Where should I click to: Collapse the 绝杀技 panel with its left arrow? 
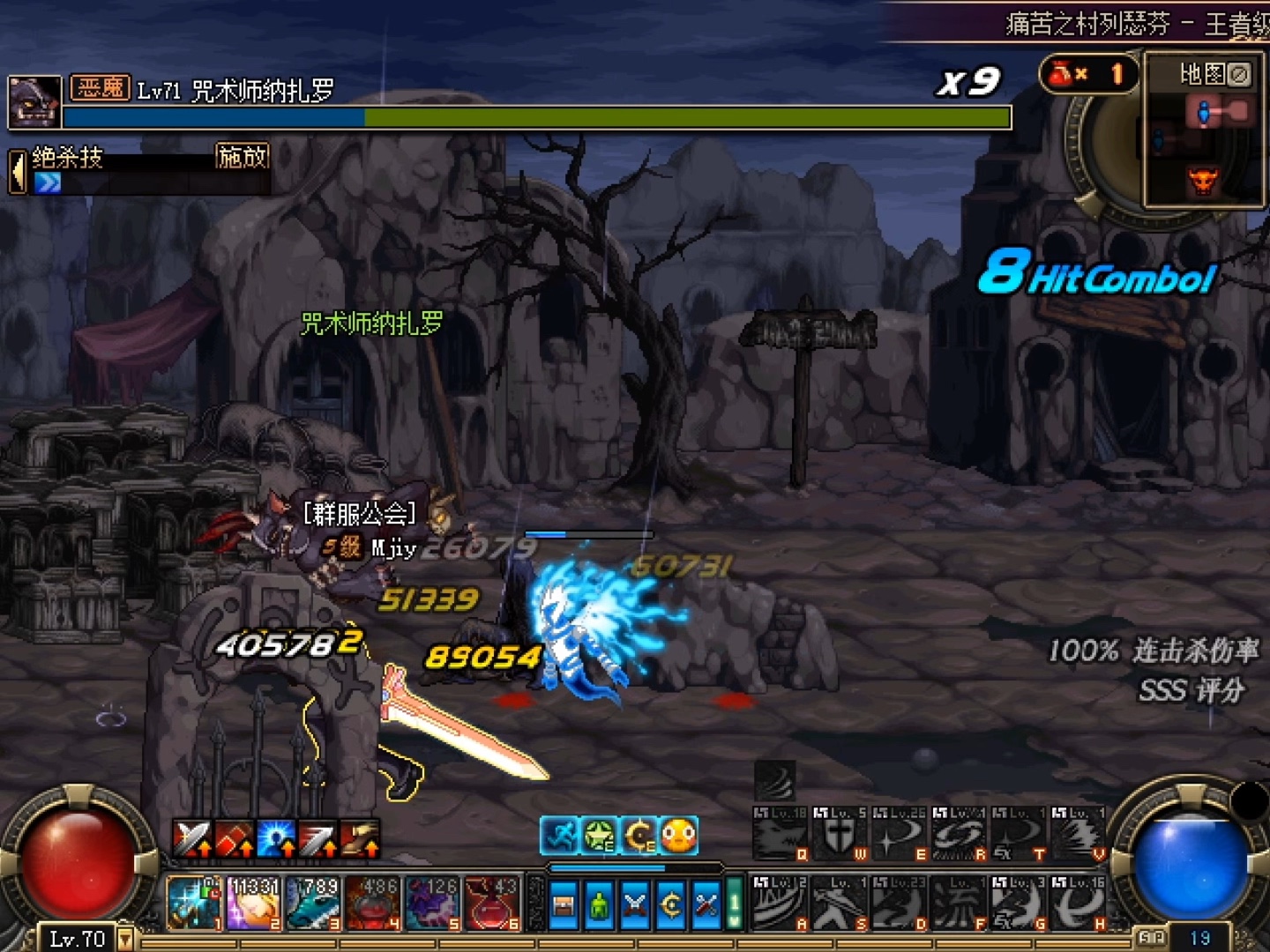[x=17, y=171]
